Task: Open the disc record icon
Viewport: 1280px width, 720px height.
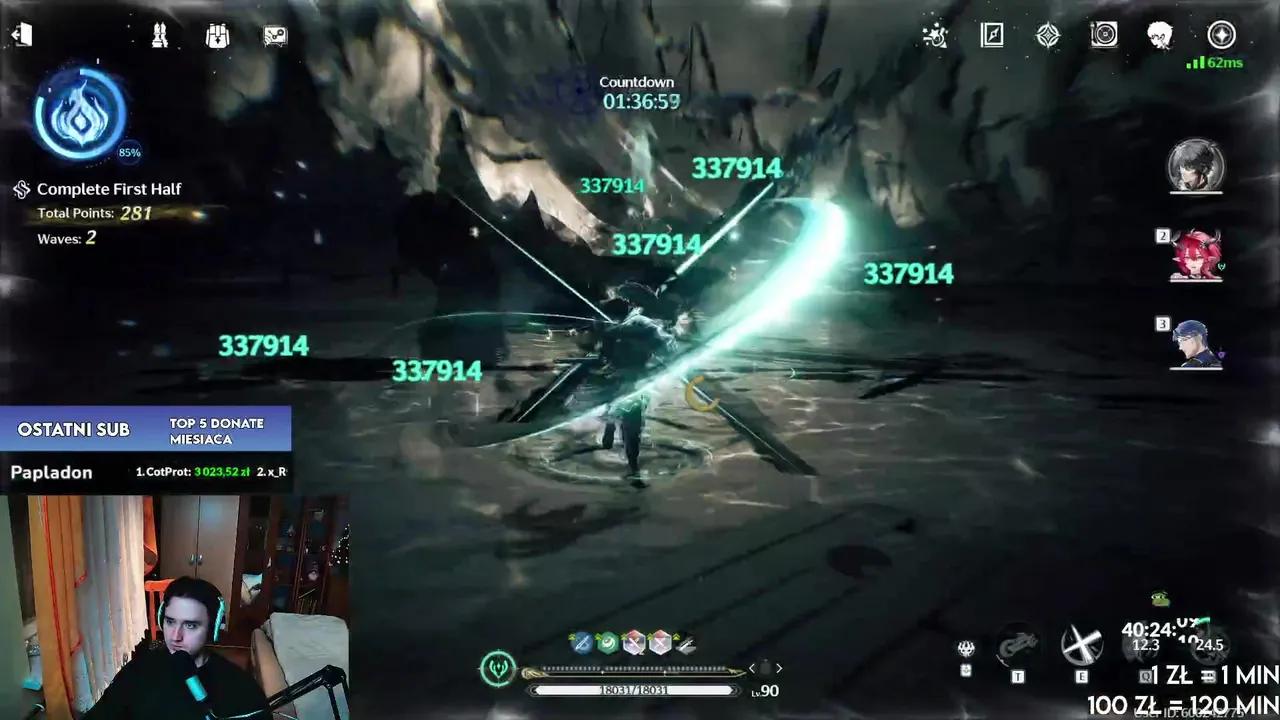Action: [x=1104, y=36]
